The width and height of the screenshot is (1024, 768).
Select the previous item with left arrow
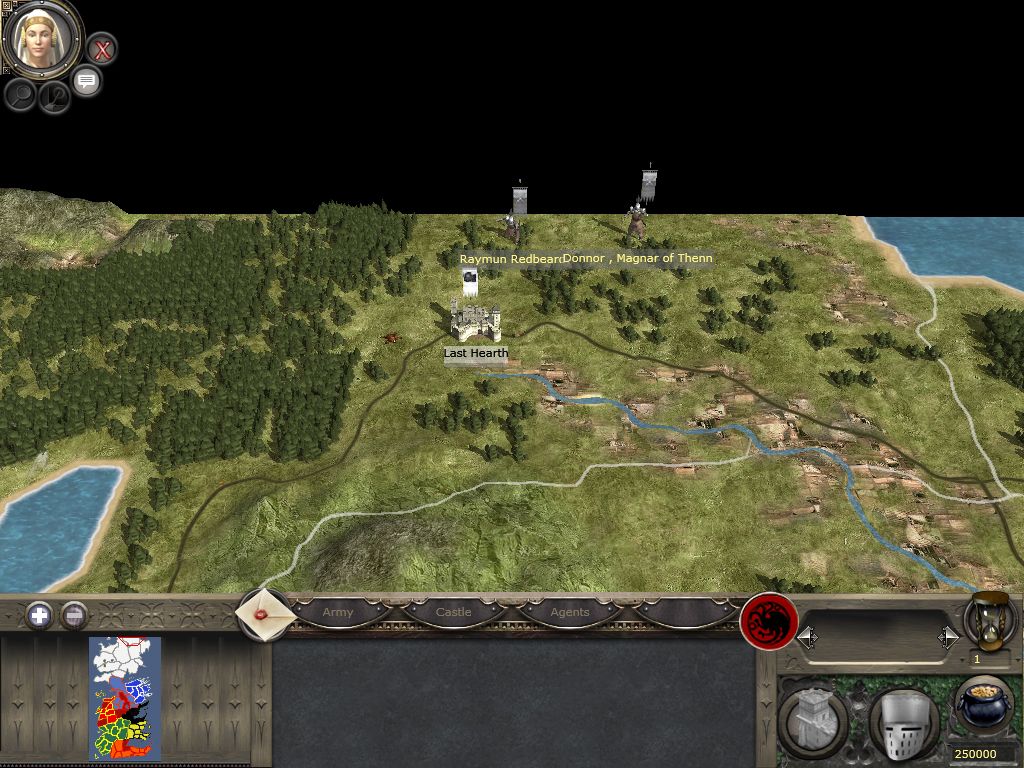click(x=807, y=637)
